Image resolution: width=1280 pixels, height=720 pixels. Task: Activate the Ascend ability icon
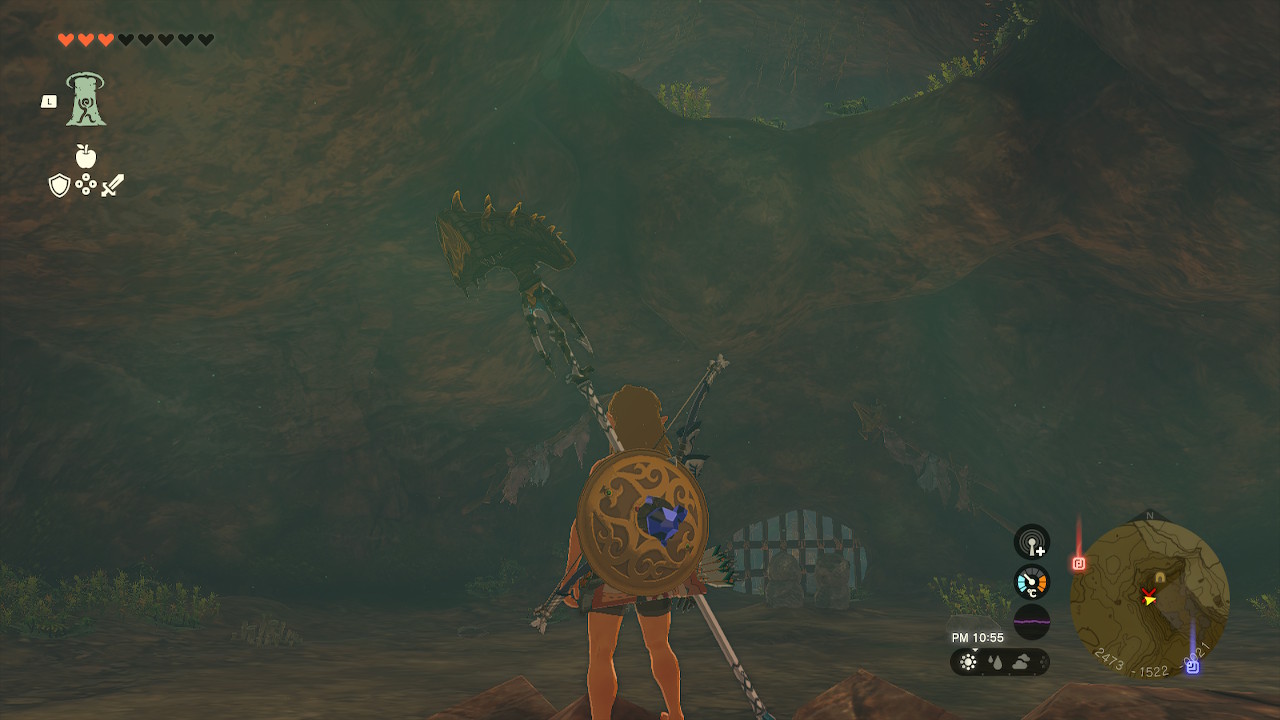86,100
